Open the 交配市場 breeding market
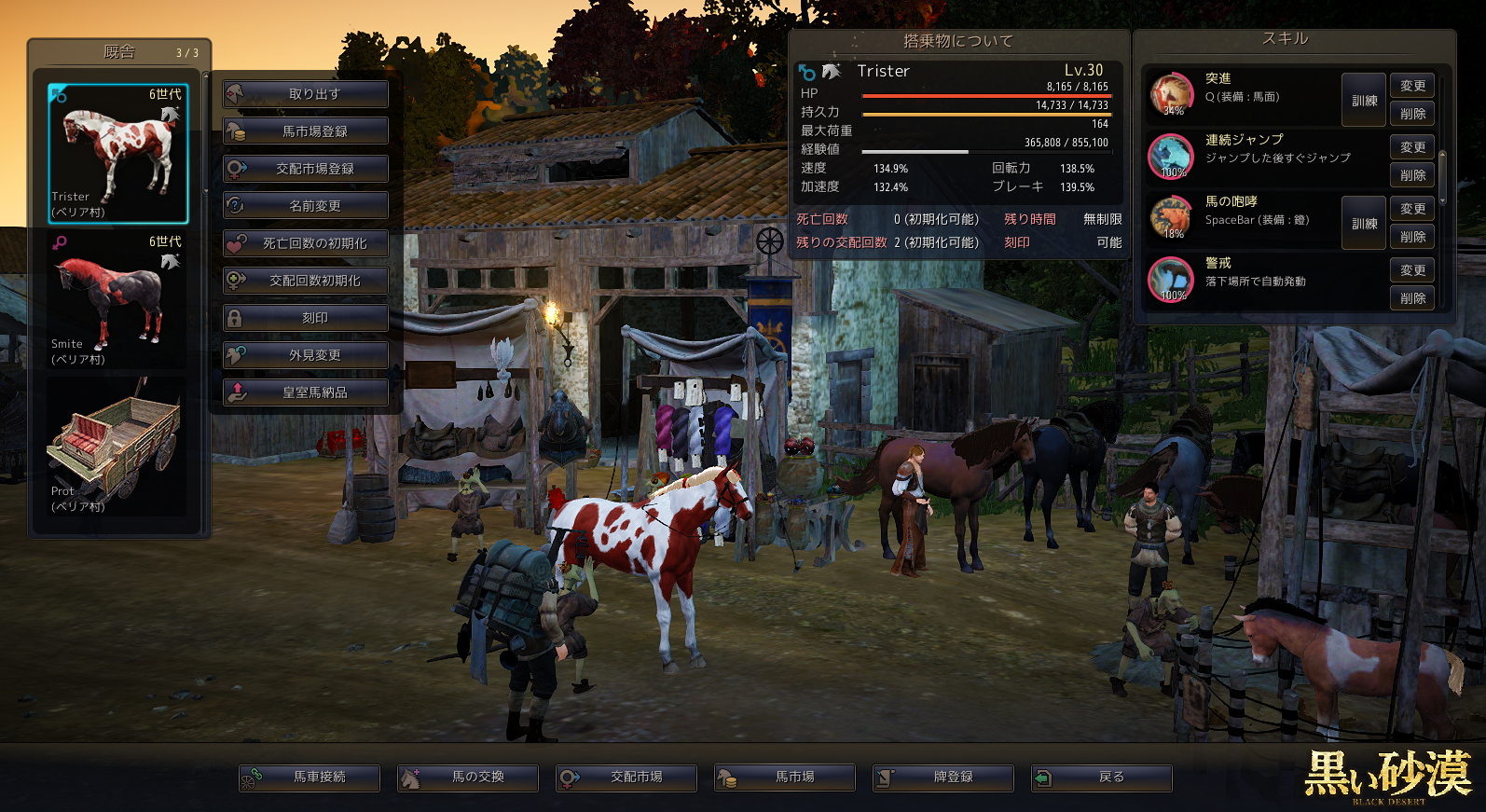This screenshot has width=1486, height=812. tap(626, 778)
